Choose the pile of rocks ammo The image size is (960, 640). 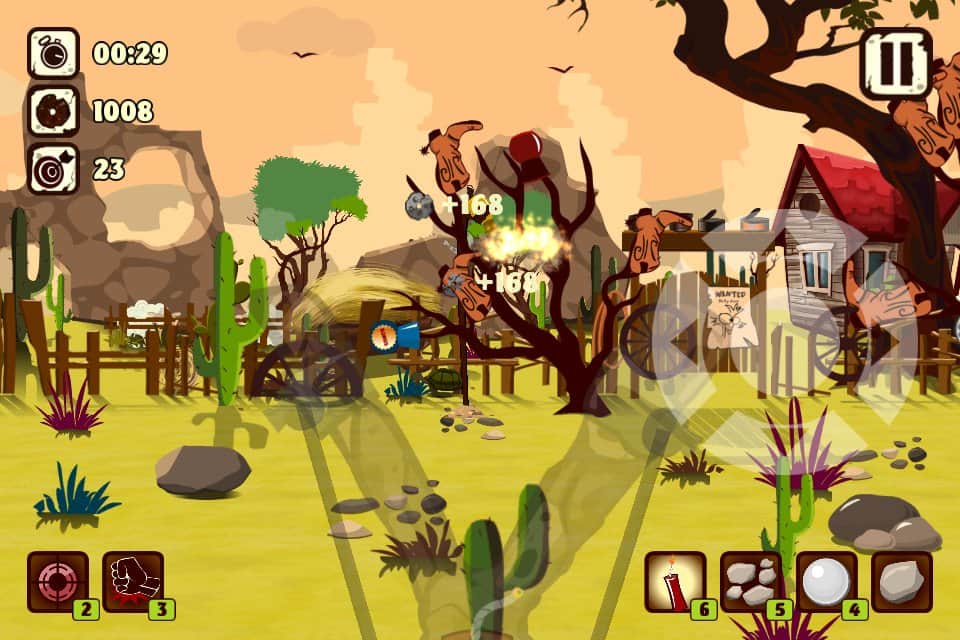tap(751, 581)
